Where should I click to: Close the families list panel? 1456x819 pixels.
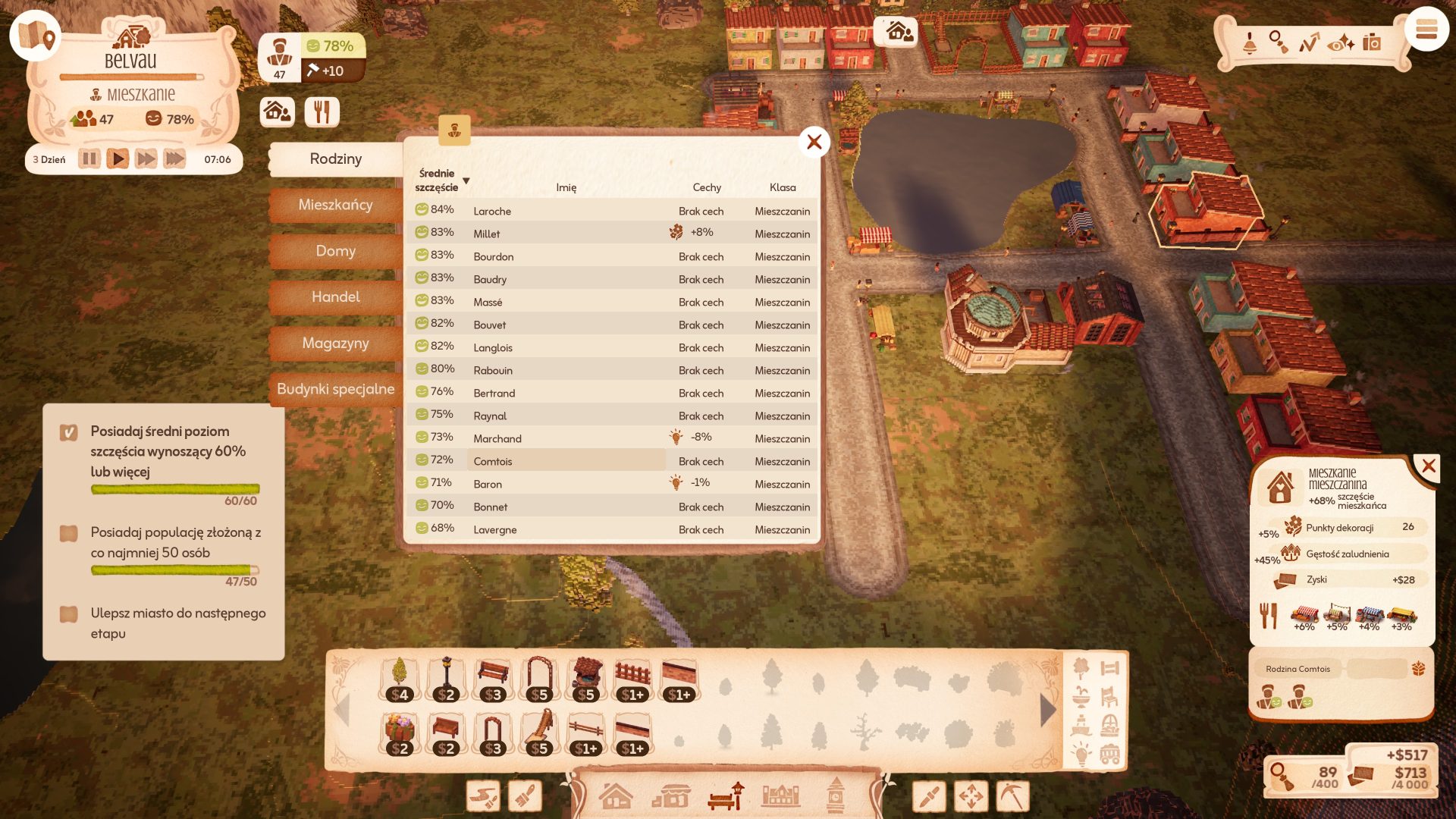click(814, 142)
